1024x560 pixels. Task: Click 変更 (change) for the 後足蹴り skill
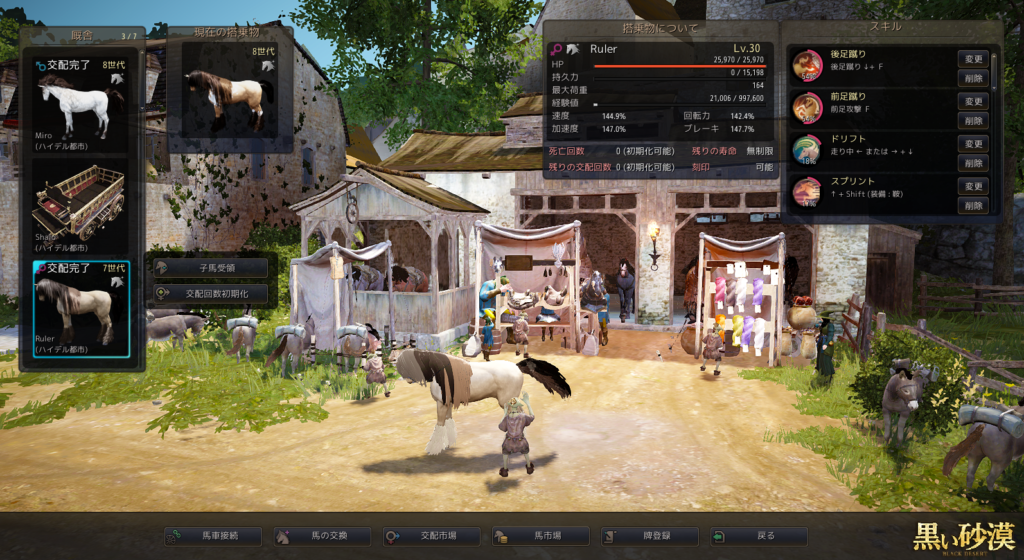click(973, 59)
